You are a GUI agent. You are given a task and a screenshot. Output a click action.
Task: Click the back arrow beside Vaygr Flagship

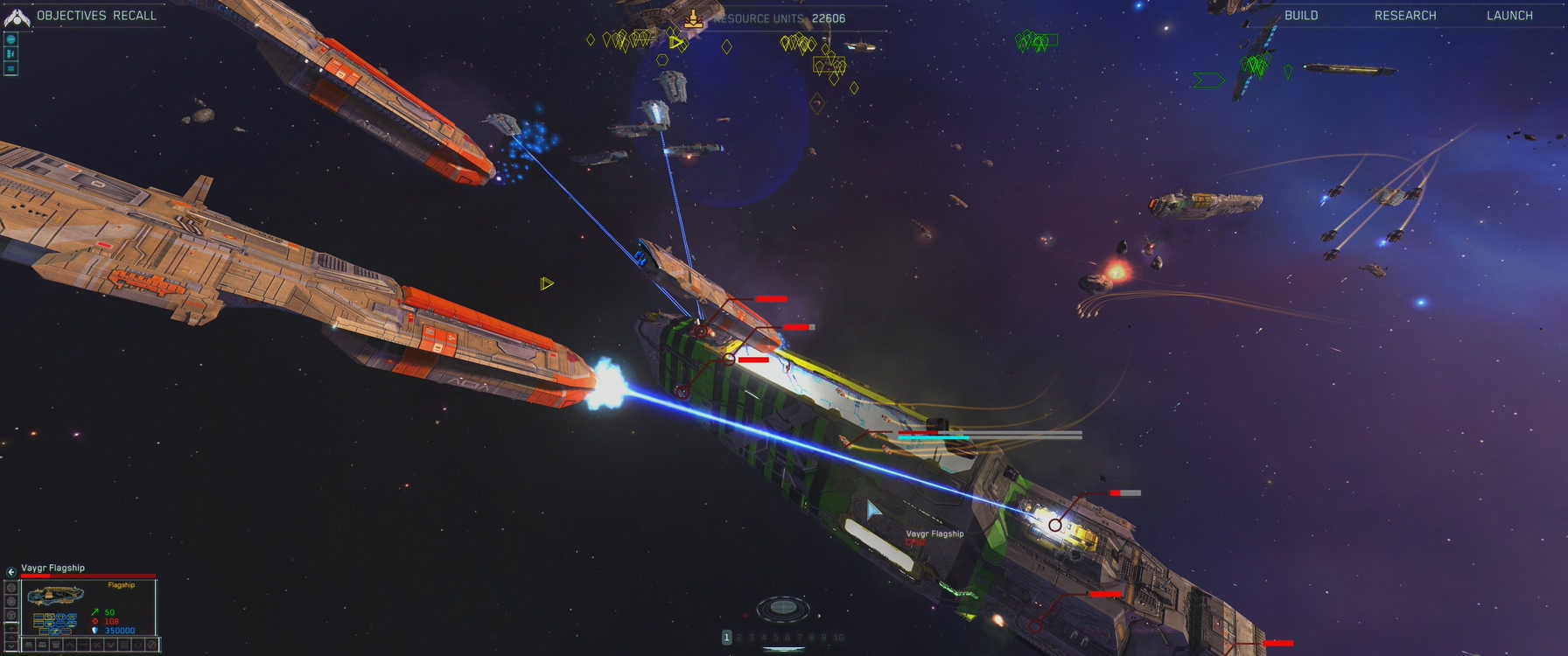[11, 572]
